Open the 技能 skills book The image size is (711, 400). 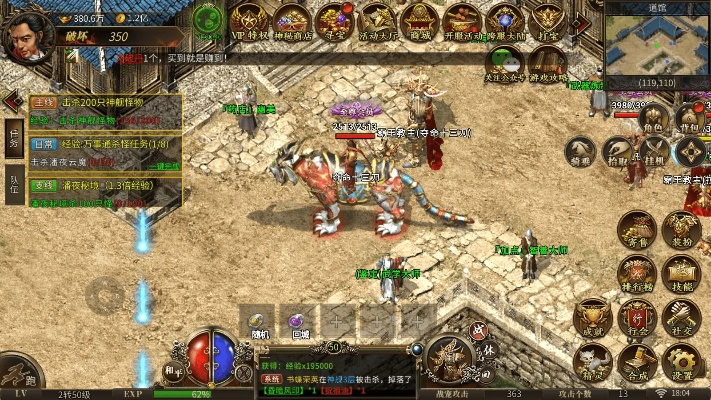click(x=683, y=274)
